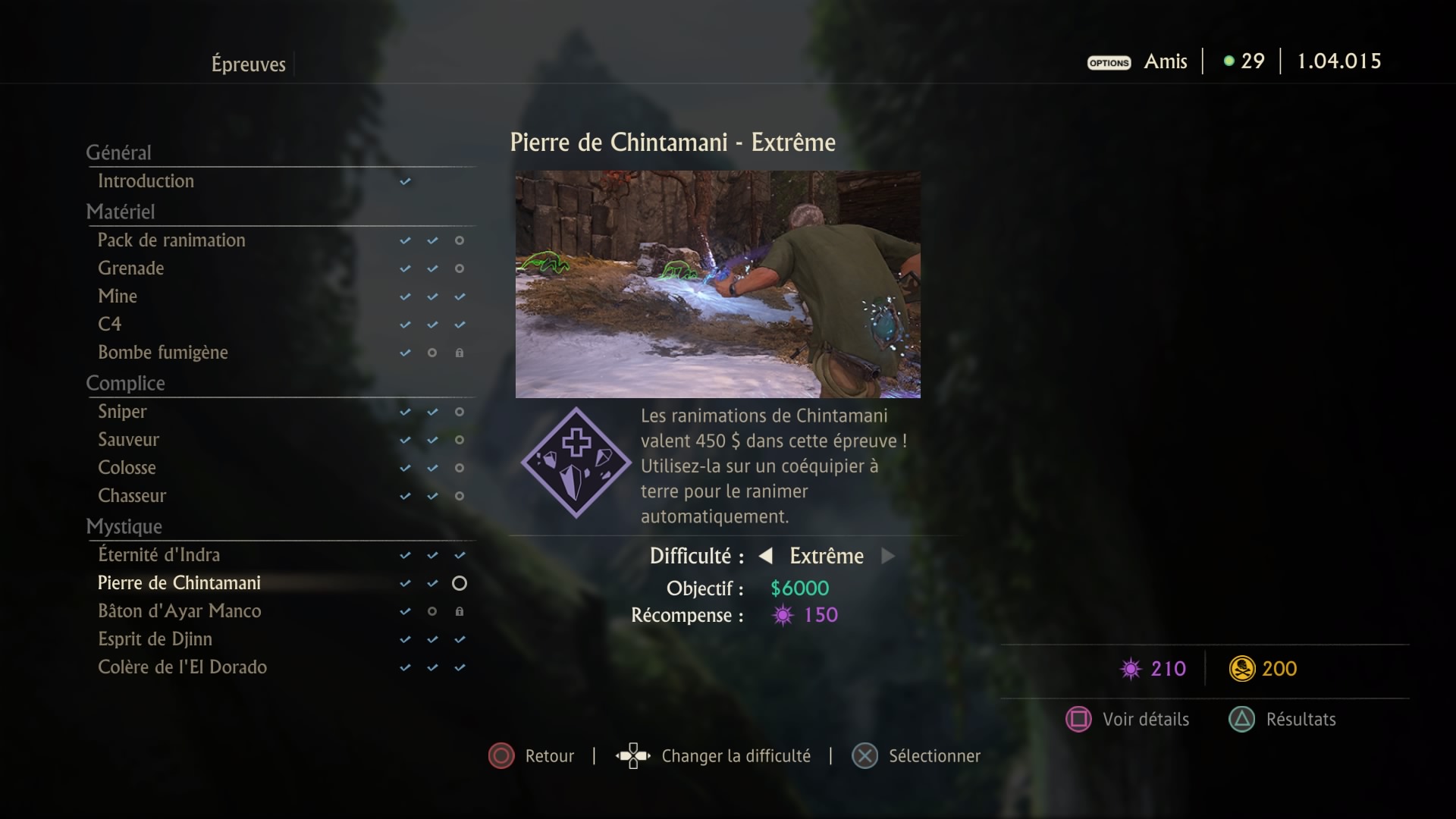Click the purple Chintamani stone emblem icon
This screenshot has height=819, width=1456.
[576, 463]
